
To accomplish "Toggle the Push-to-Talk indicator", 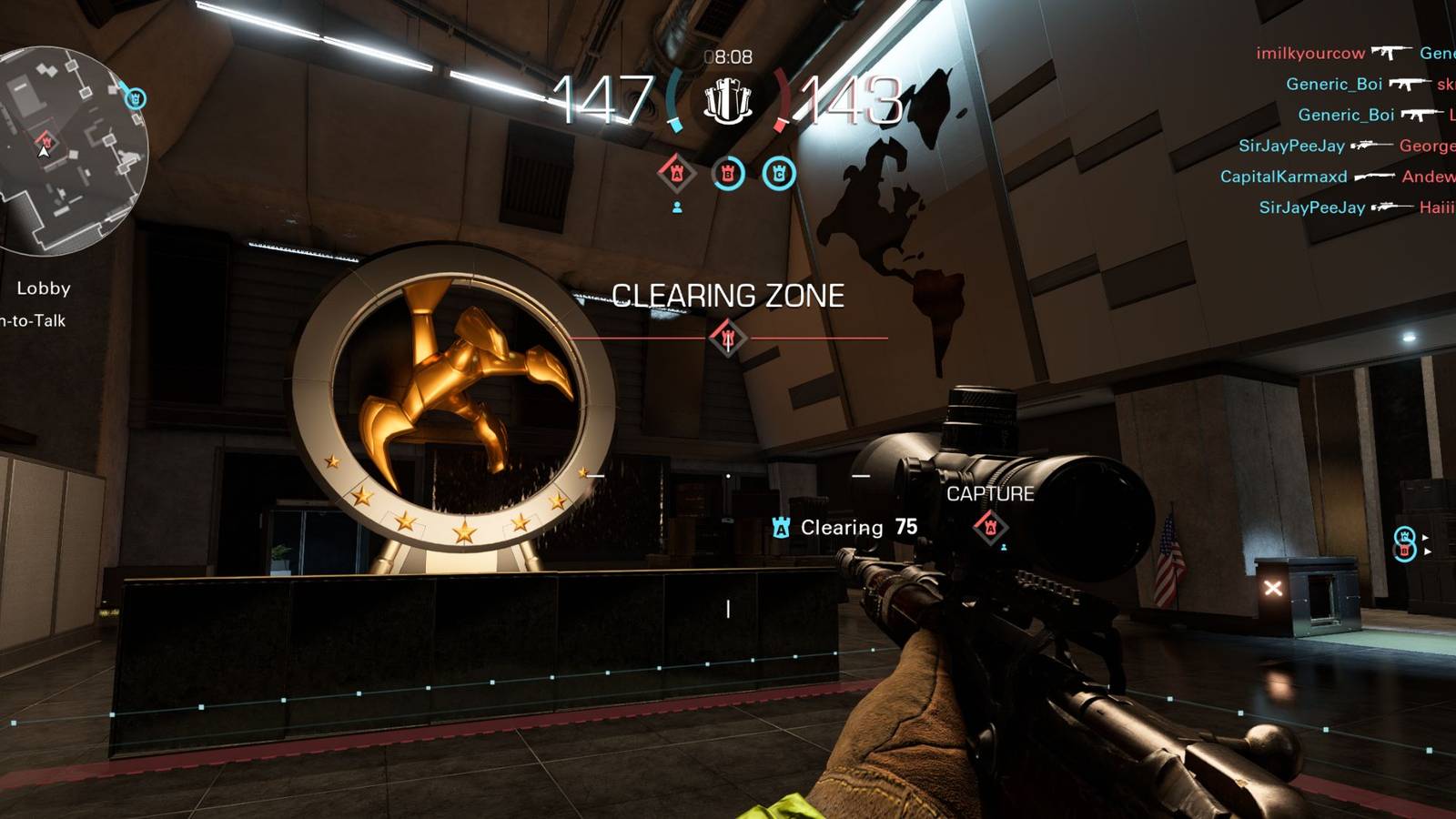I will click(32, 321).
